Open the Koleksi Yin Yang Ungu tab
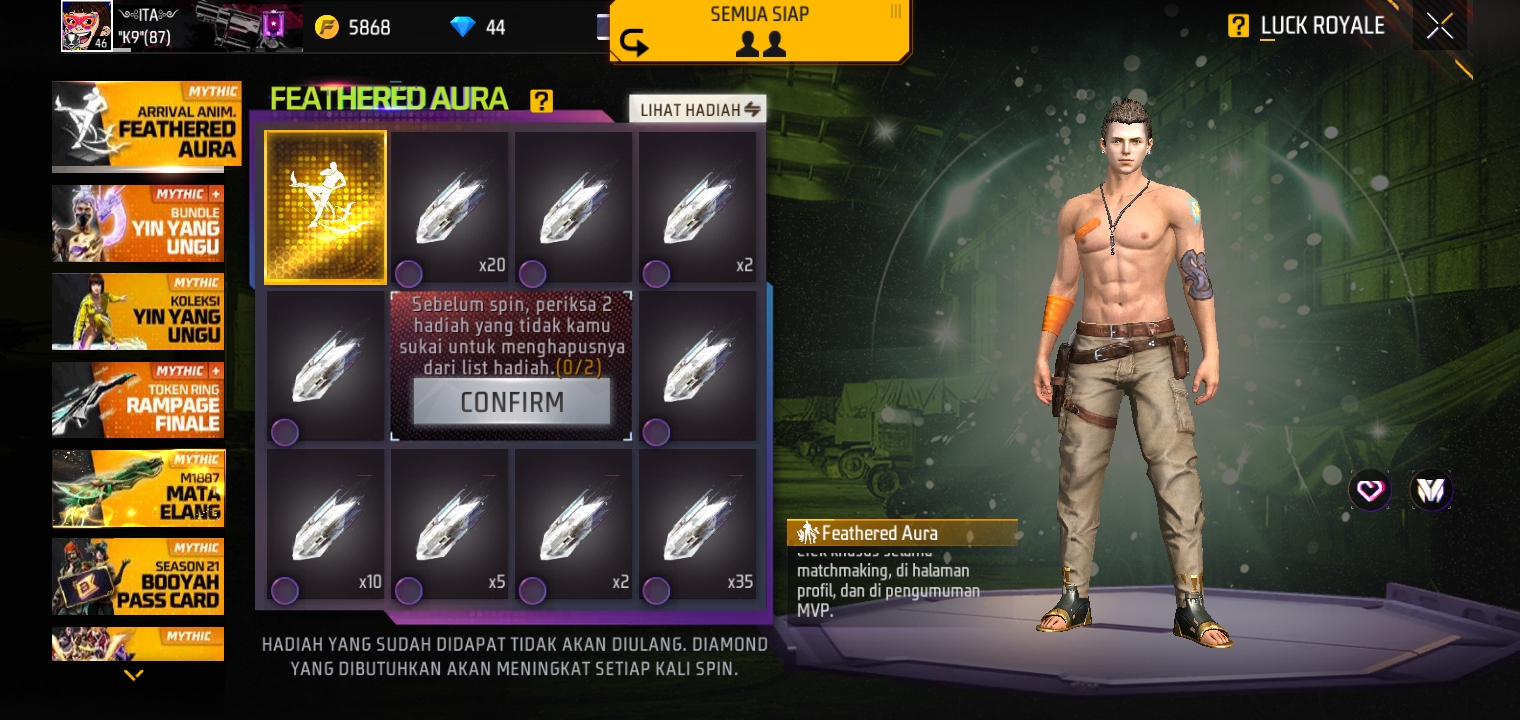Viewport: 1520px width, 720px height. tap(138, 311)
